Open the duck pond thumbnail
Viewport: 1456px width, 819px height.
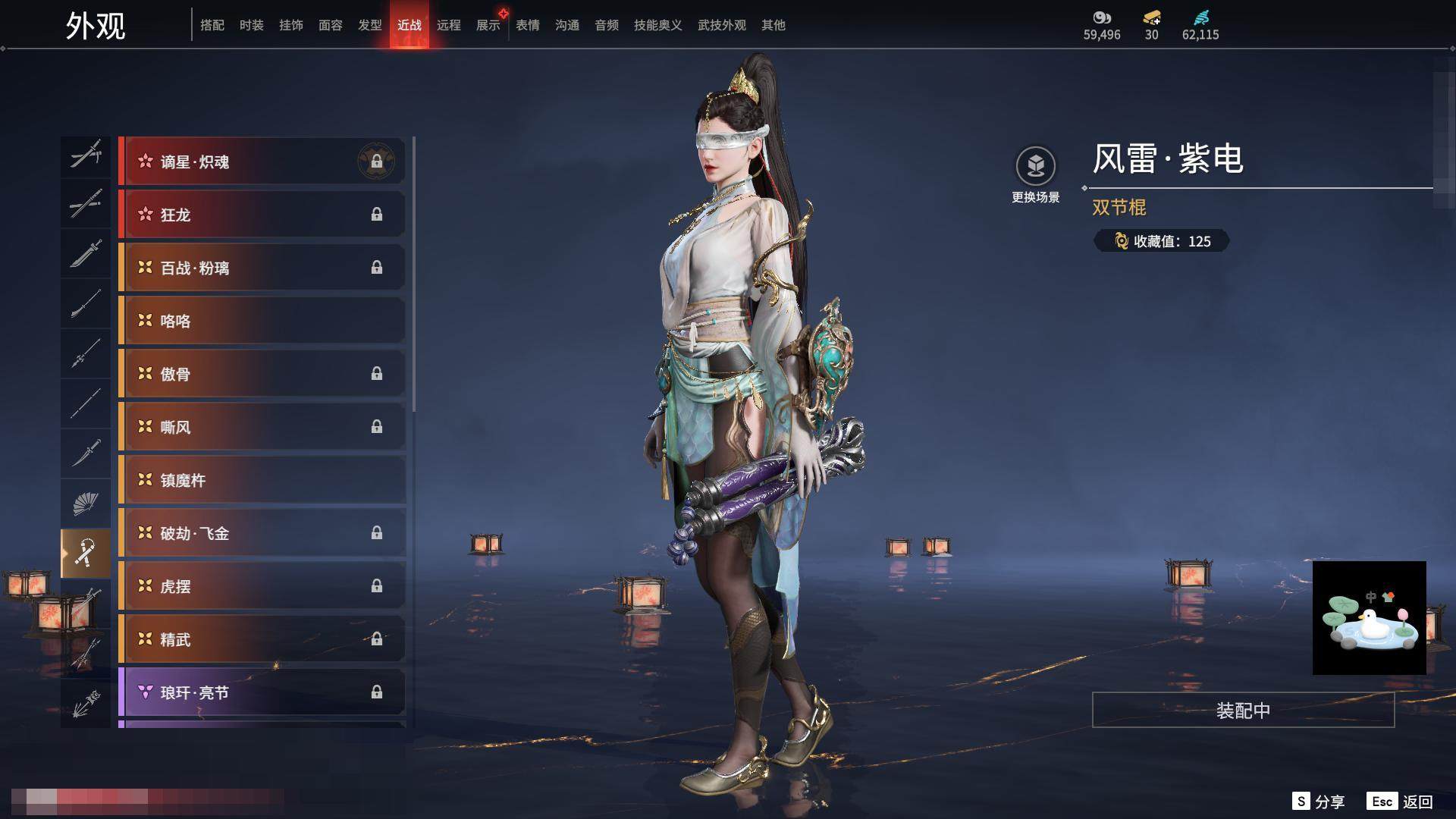click(1369, 618)
